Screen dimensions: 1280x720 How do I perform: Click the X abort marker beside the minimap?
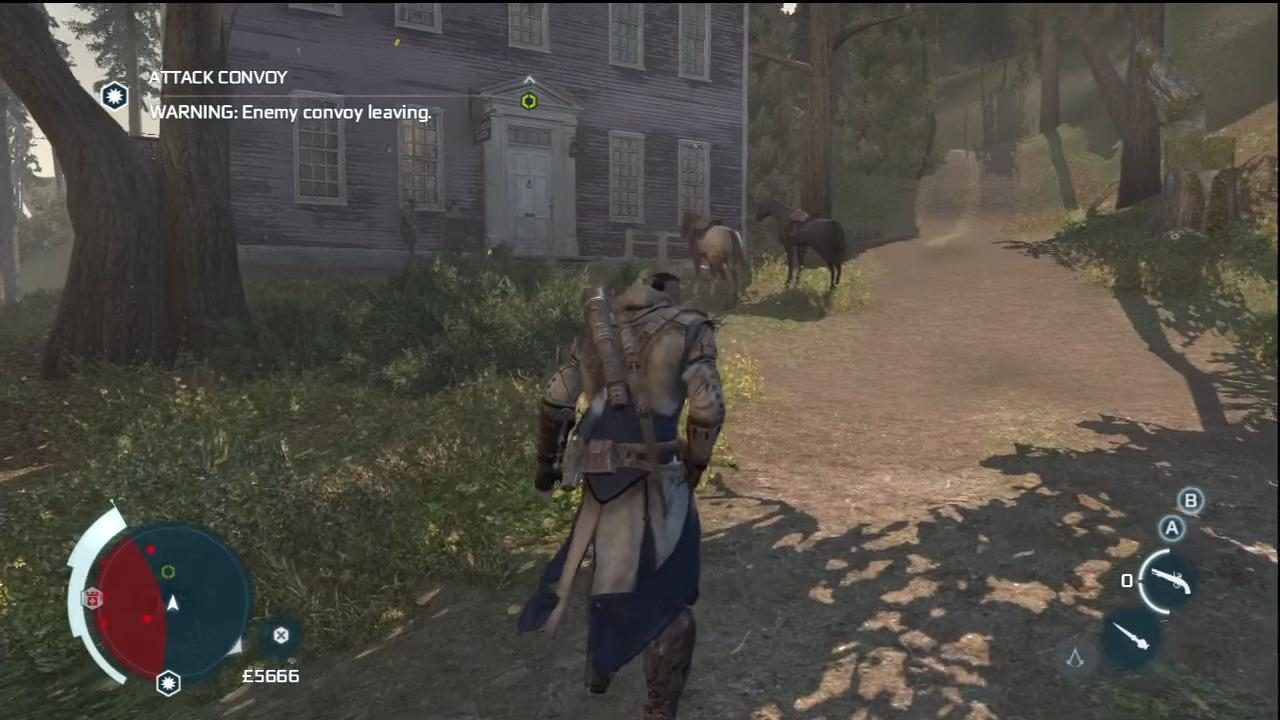281,635
